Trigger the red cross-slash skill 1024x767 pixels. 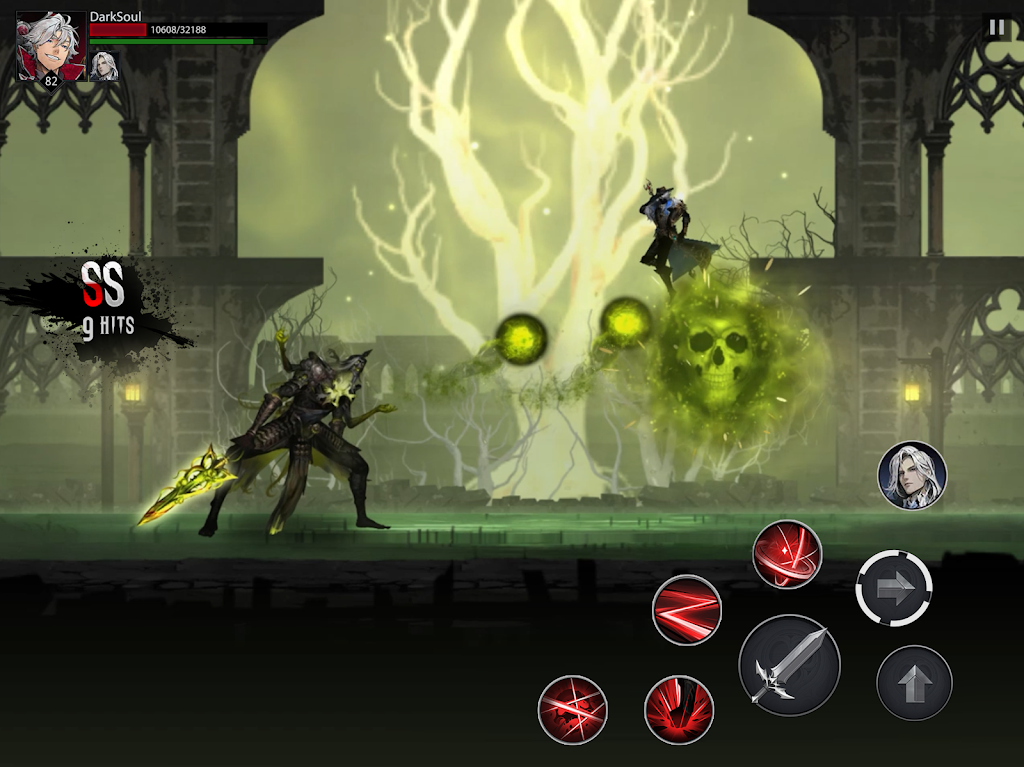click(573, 710)
